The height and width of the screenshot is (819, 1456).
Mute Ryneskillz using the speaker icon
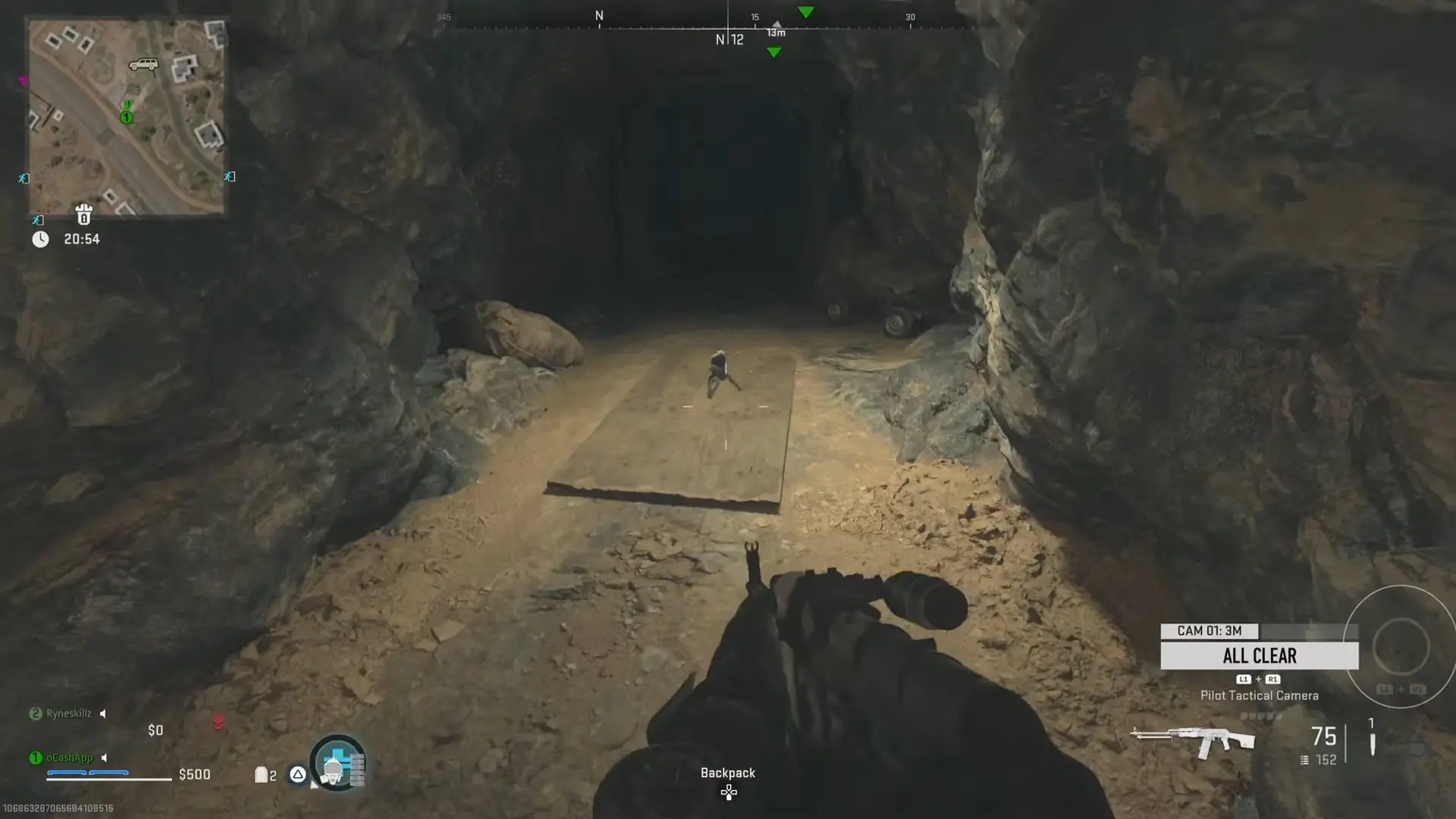[x=102, y=713]
